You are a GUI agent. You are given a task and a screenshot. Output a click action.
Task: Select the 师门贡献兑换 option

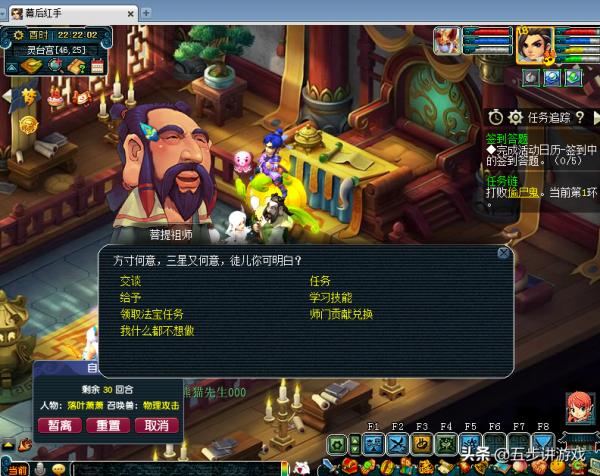coord(341,314)
